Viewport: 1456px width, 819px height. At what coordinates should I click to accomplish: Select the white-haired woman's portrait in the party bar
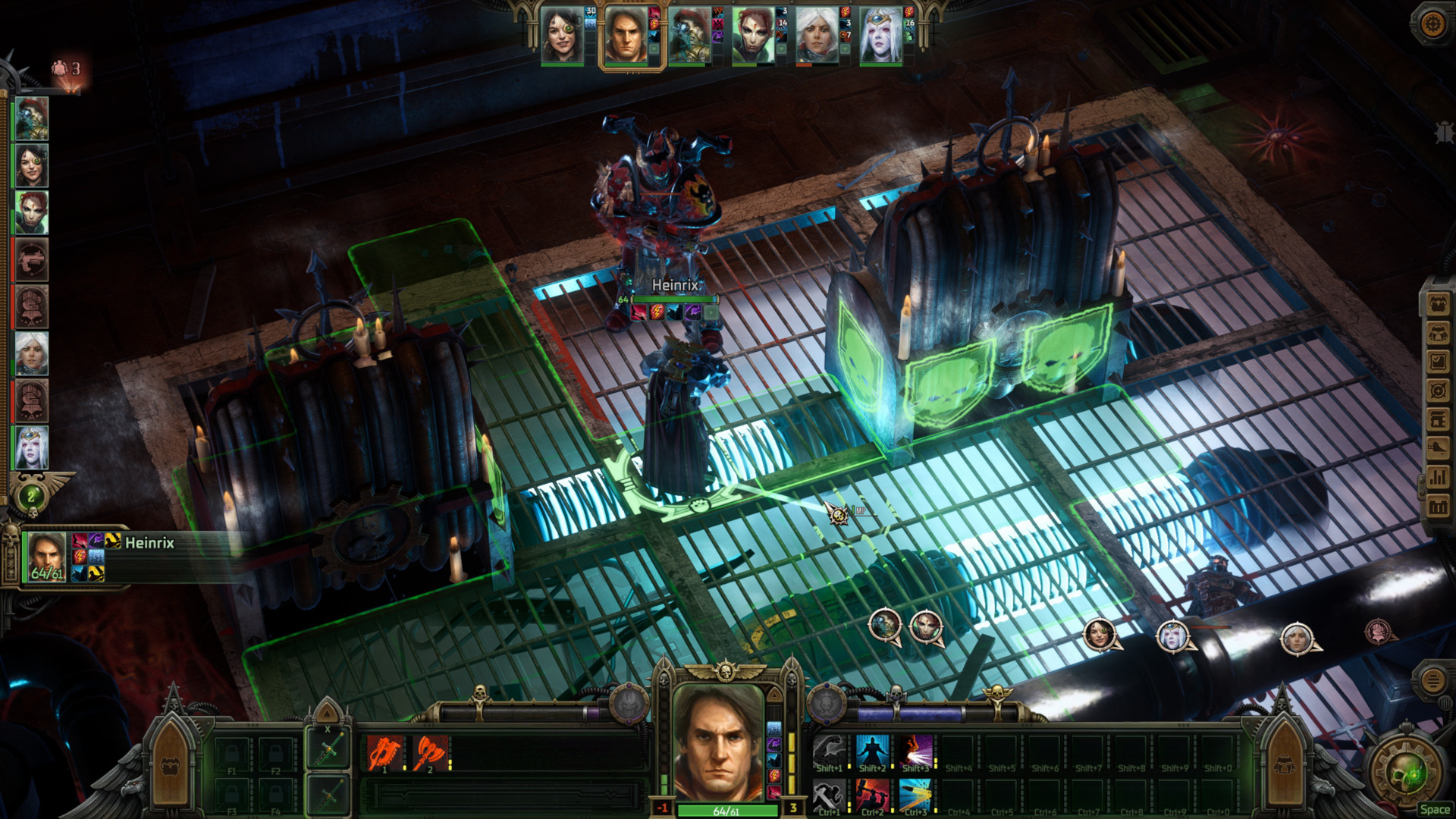(x=816, y=36)
